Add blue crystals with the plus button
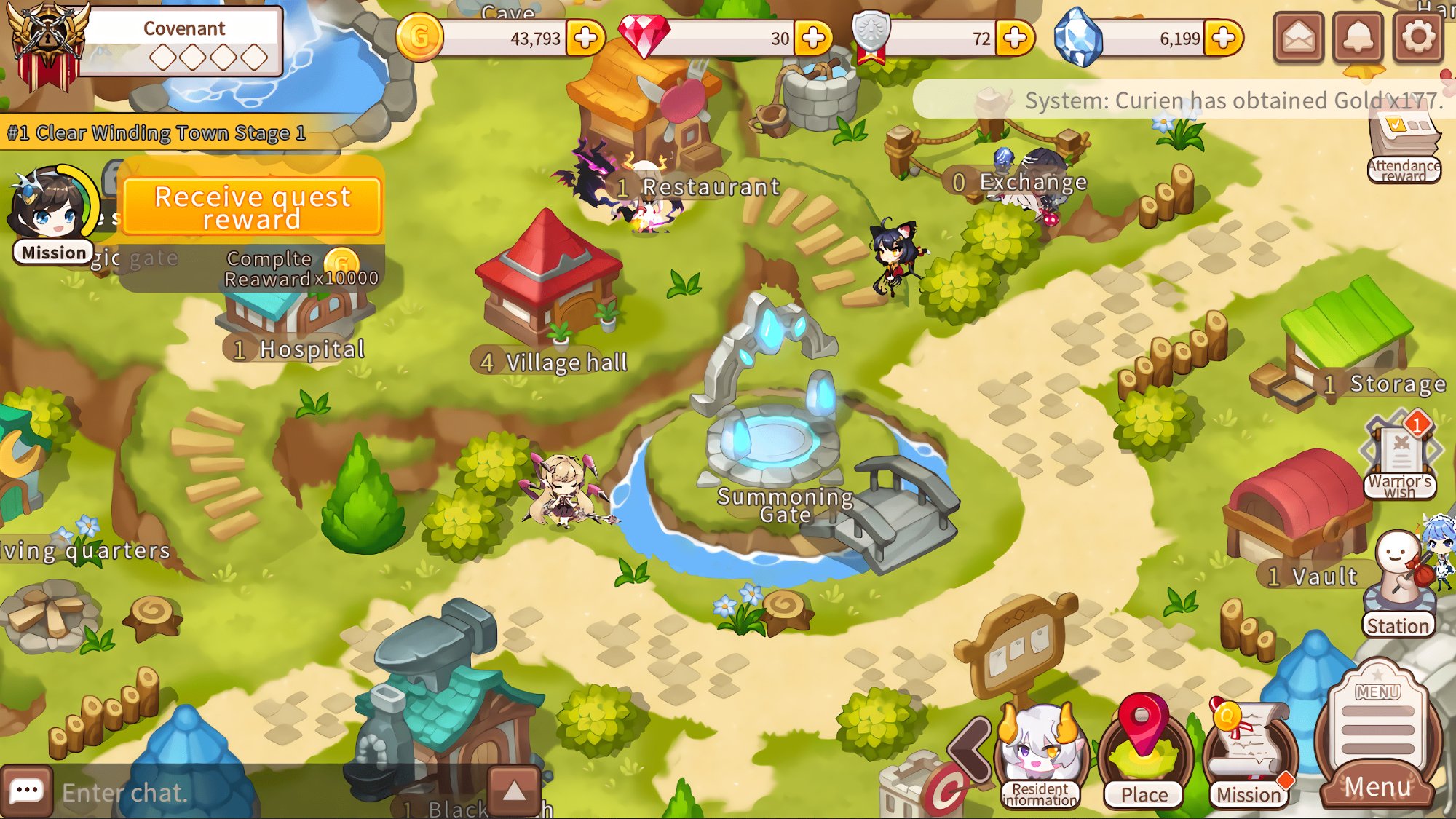 (1223, 38)
